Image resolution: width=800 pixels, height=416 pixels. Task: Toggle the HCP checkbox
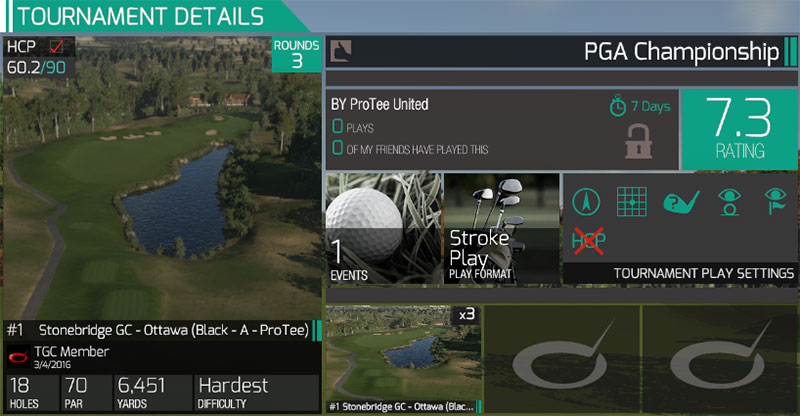pos(56,47)
